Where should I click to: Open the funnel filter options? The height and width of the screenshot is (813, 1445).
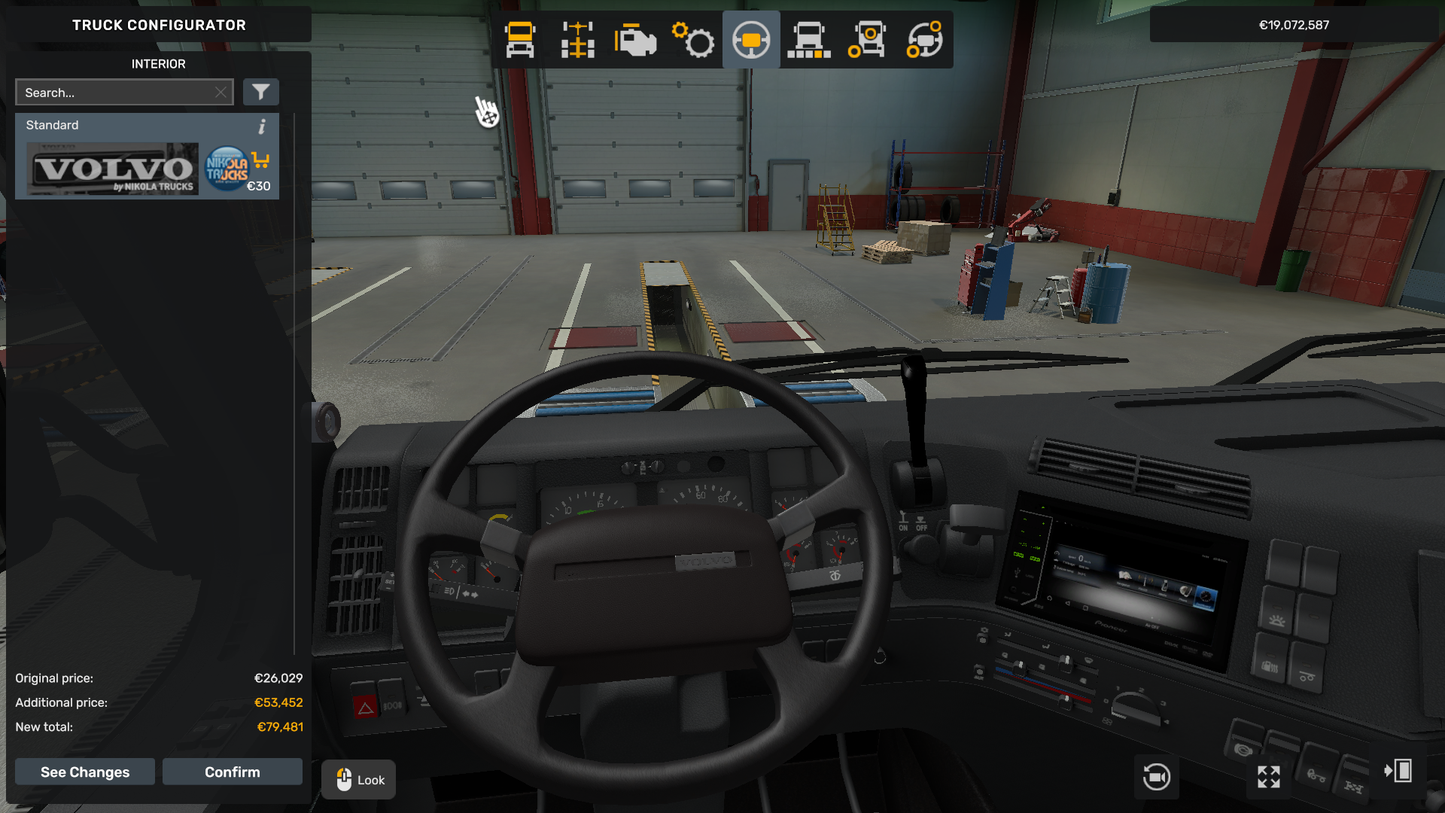click(x=261, y=93)
